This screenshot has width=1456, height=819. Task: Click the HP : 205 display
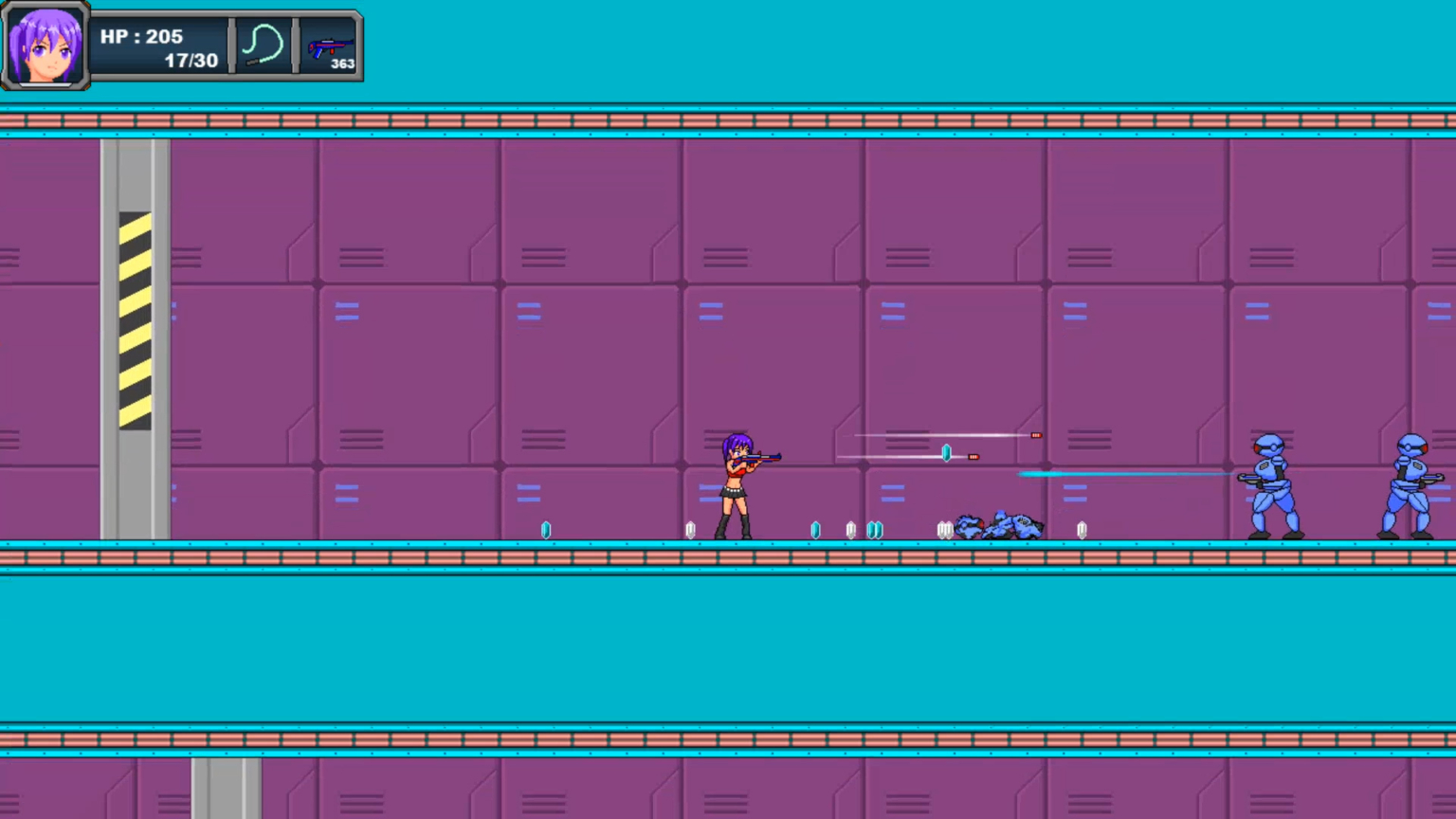coord(141,36)
